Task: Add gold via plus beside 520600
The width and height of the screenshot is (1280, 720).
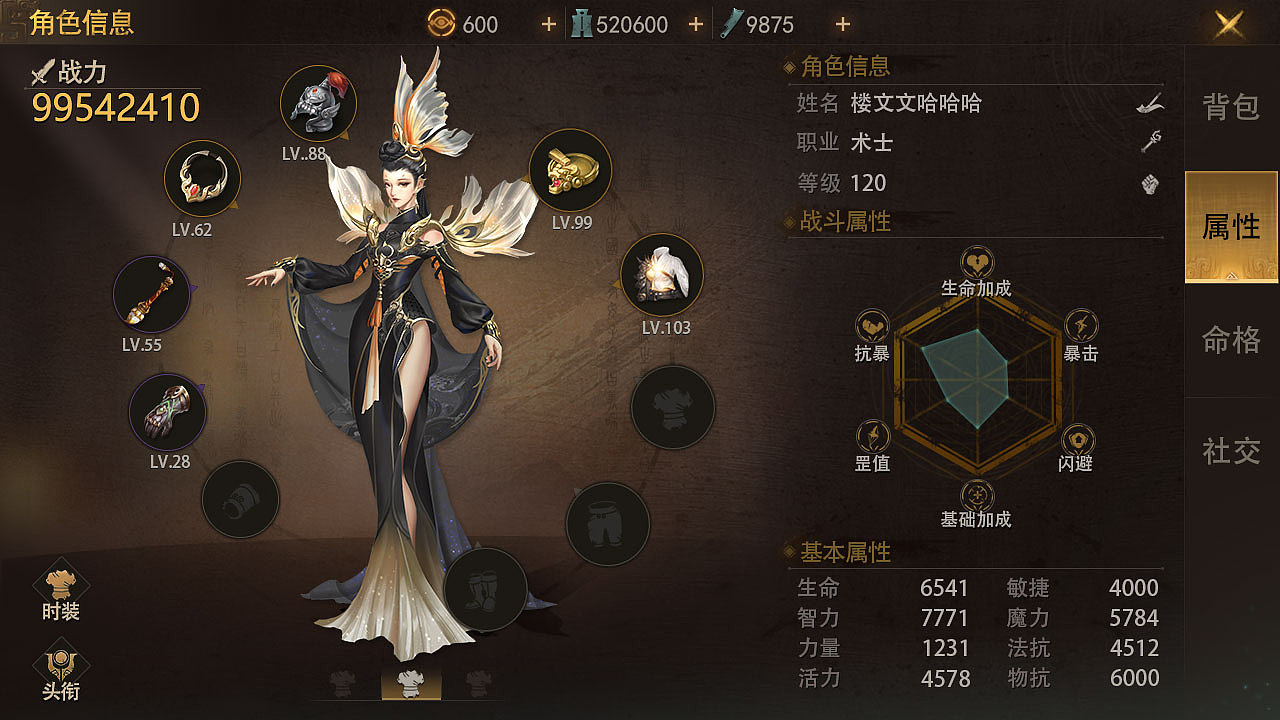Action: [x=696, y=24]
